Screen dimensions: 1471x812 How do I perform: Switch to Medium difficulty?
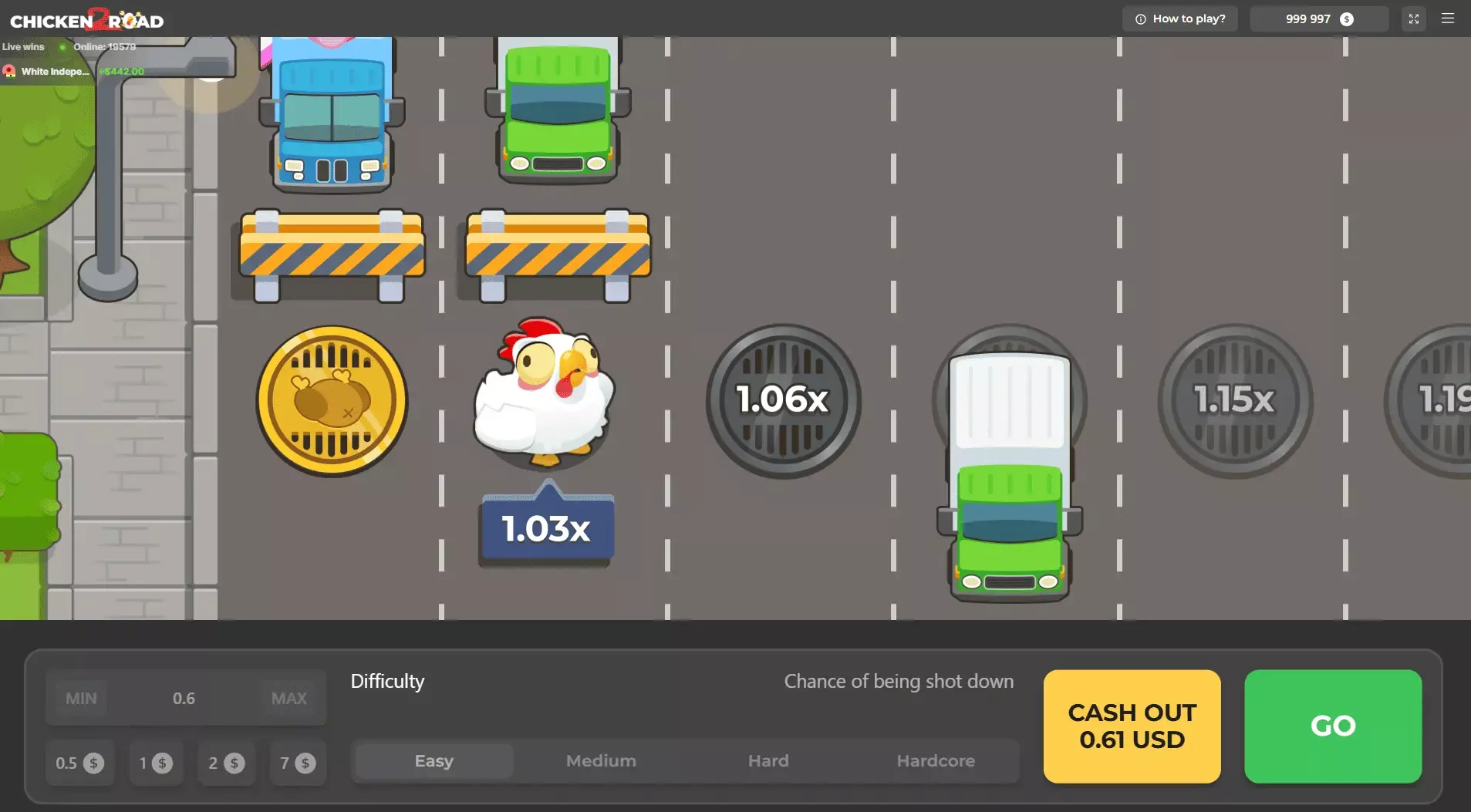[x=599, y=760]
